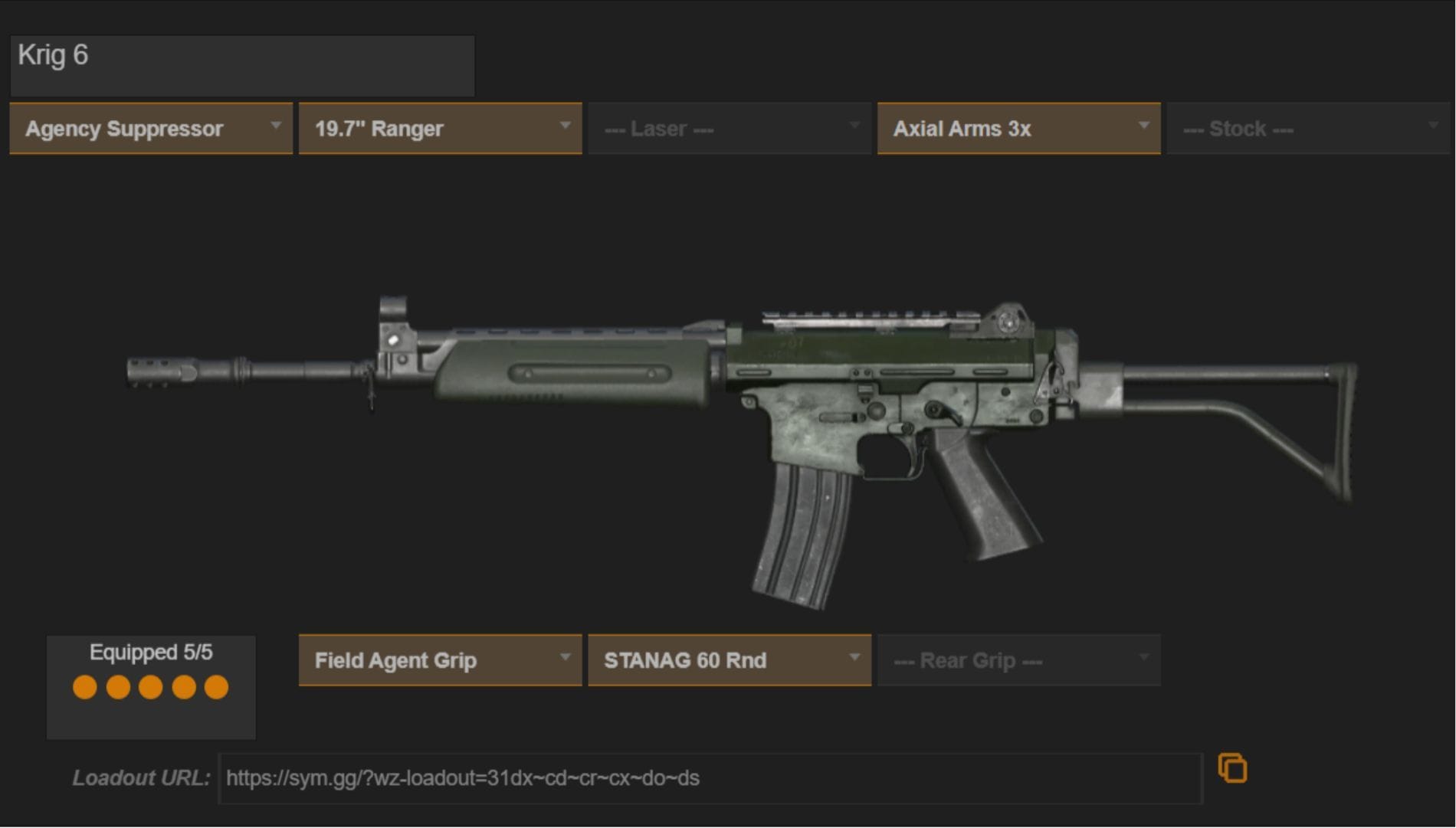Open the Field Agent Grip underbarrel dropdown
The width and height of the screenshot is (1456, 828).
tap(439, 659)
